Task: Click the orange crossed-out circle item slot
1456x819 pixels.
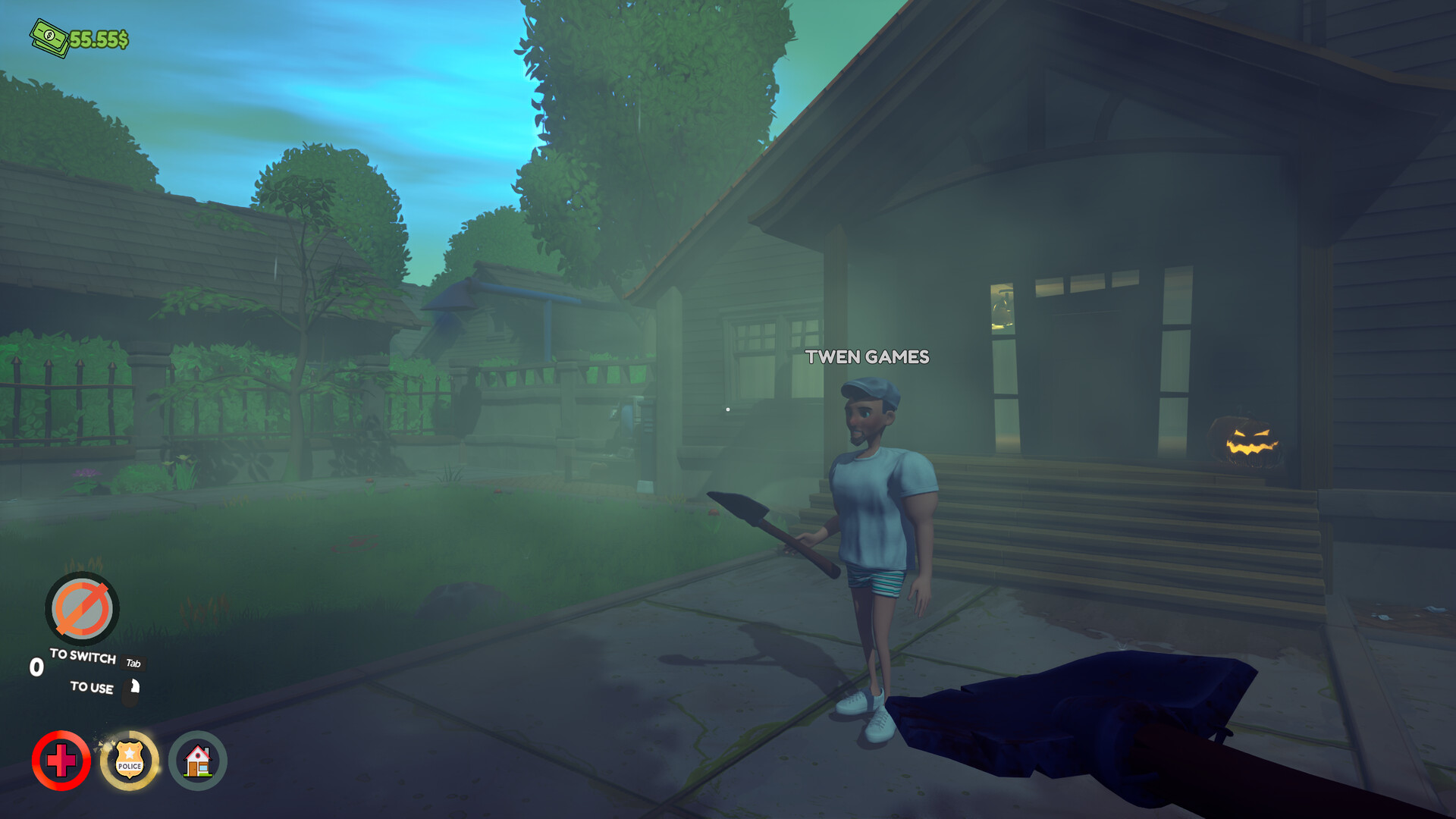Action: tap(82, 608)
